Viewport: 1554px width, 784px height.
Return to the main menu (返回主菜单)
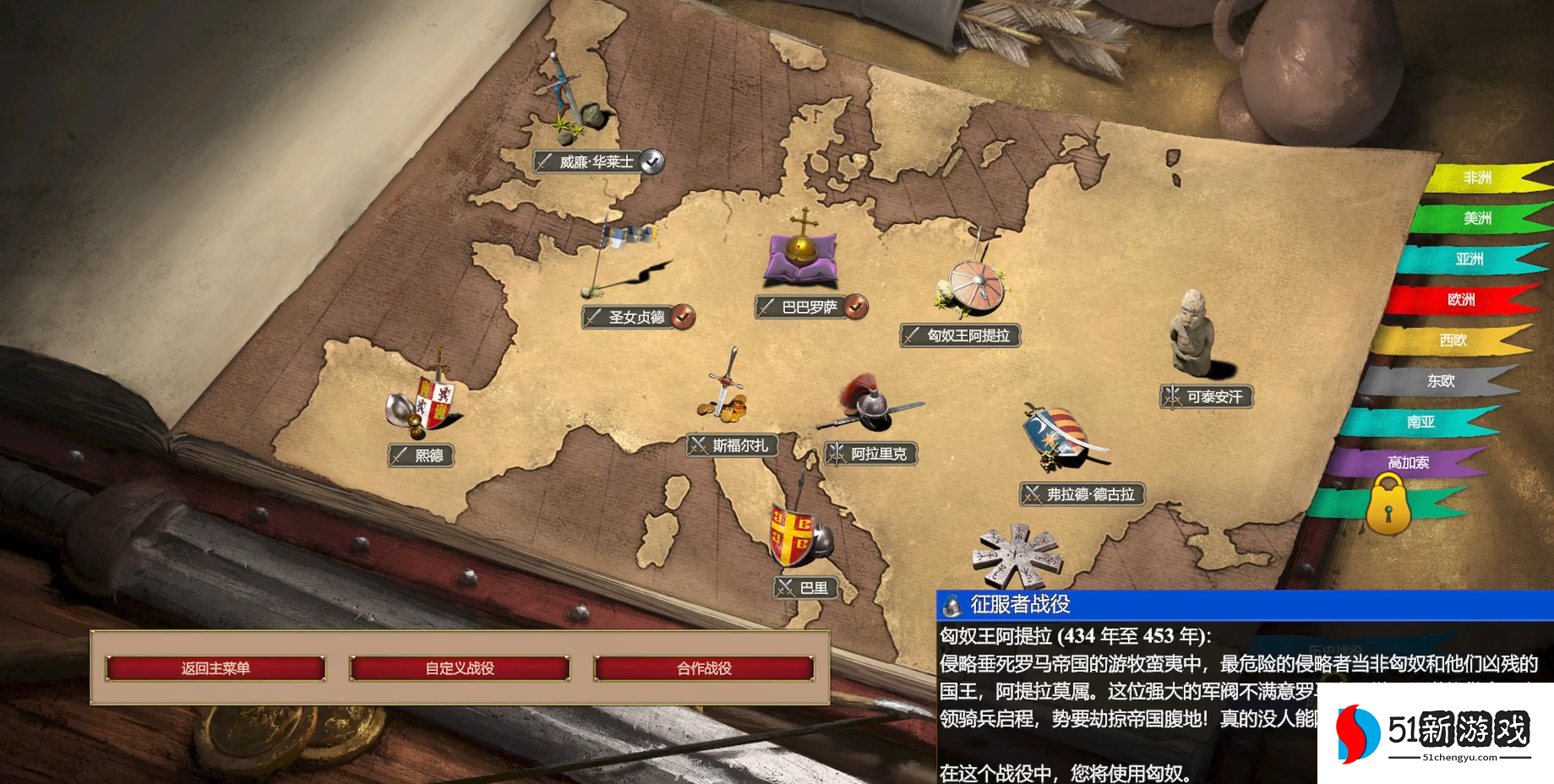(x=215, y=668)
